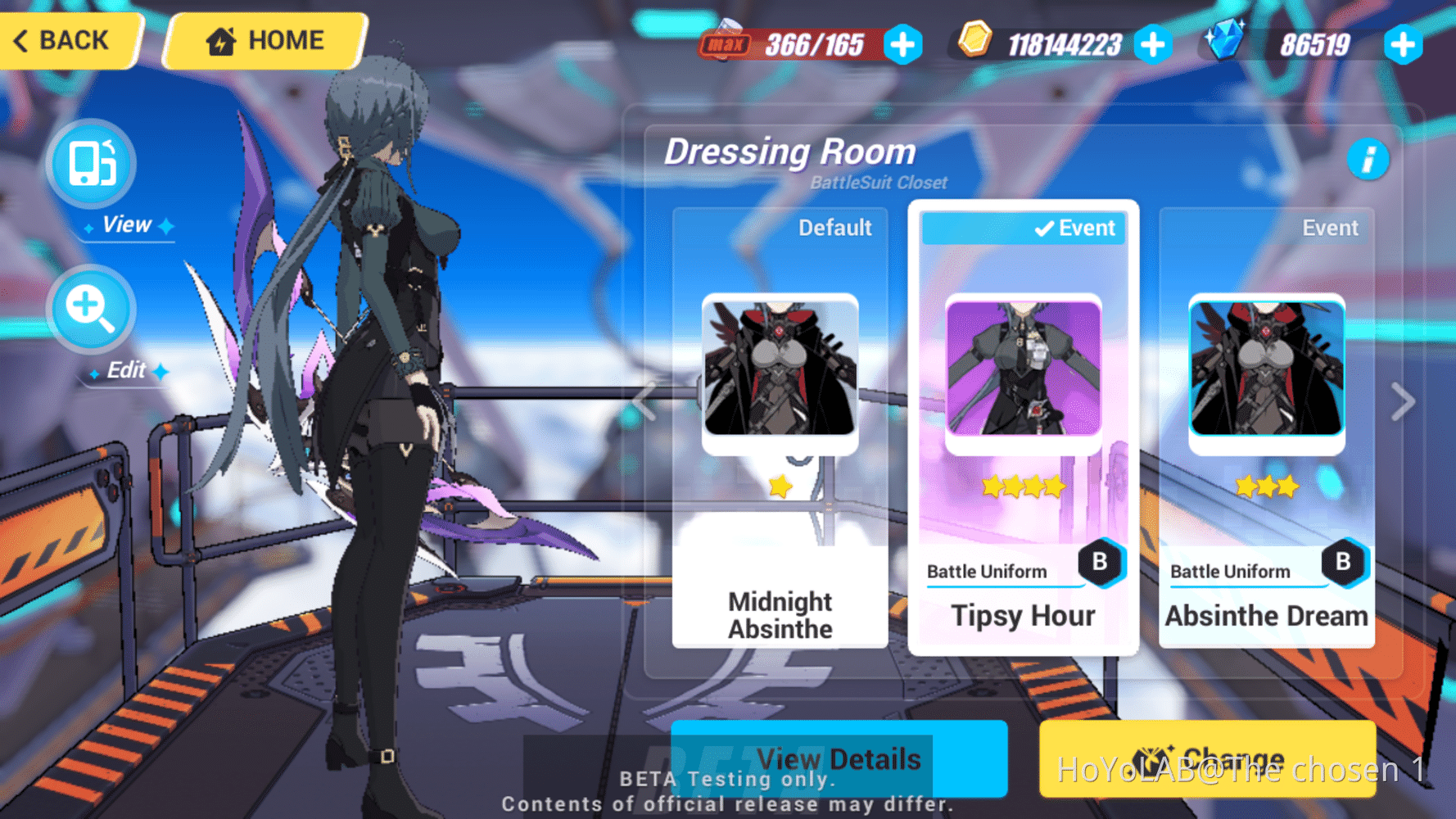Select the Edit magnifier icon

[92, 310]
